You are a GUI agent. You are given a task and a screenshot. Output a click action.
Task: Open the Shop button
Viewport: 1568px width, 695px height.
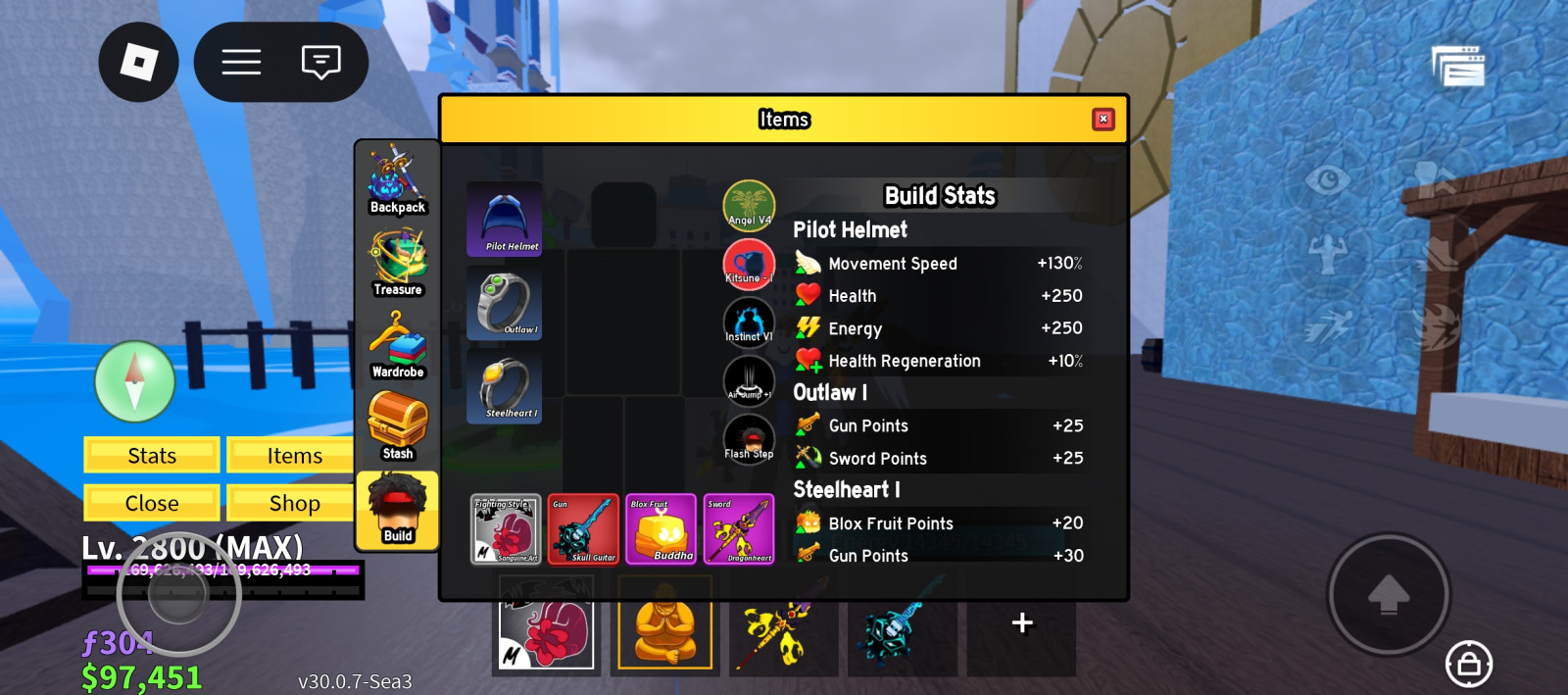[x=294, y=503]
